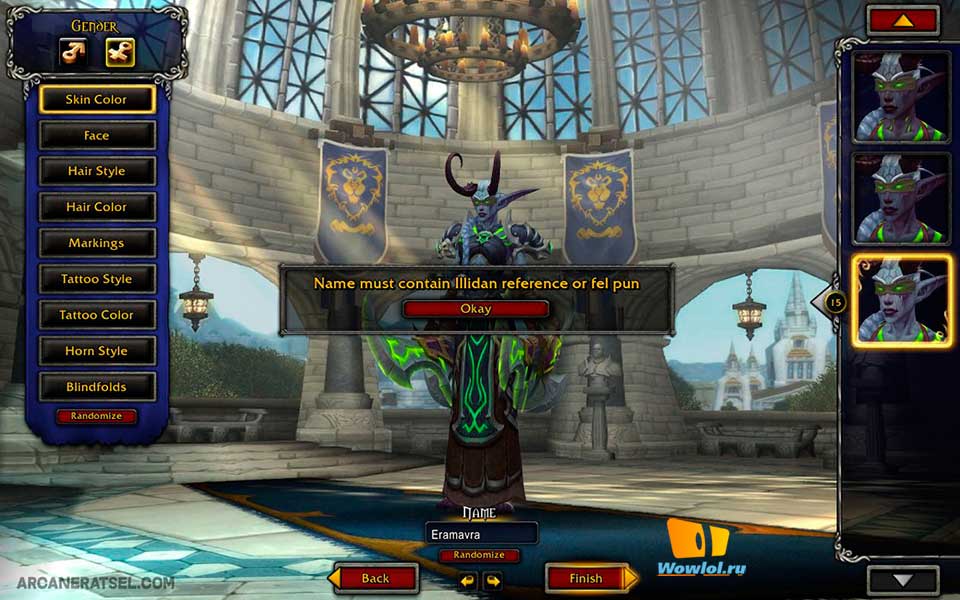
Task: Finish character creation
Action: click(x=586, y=578)
